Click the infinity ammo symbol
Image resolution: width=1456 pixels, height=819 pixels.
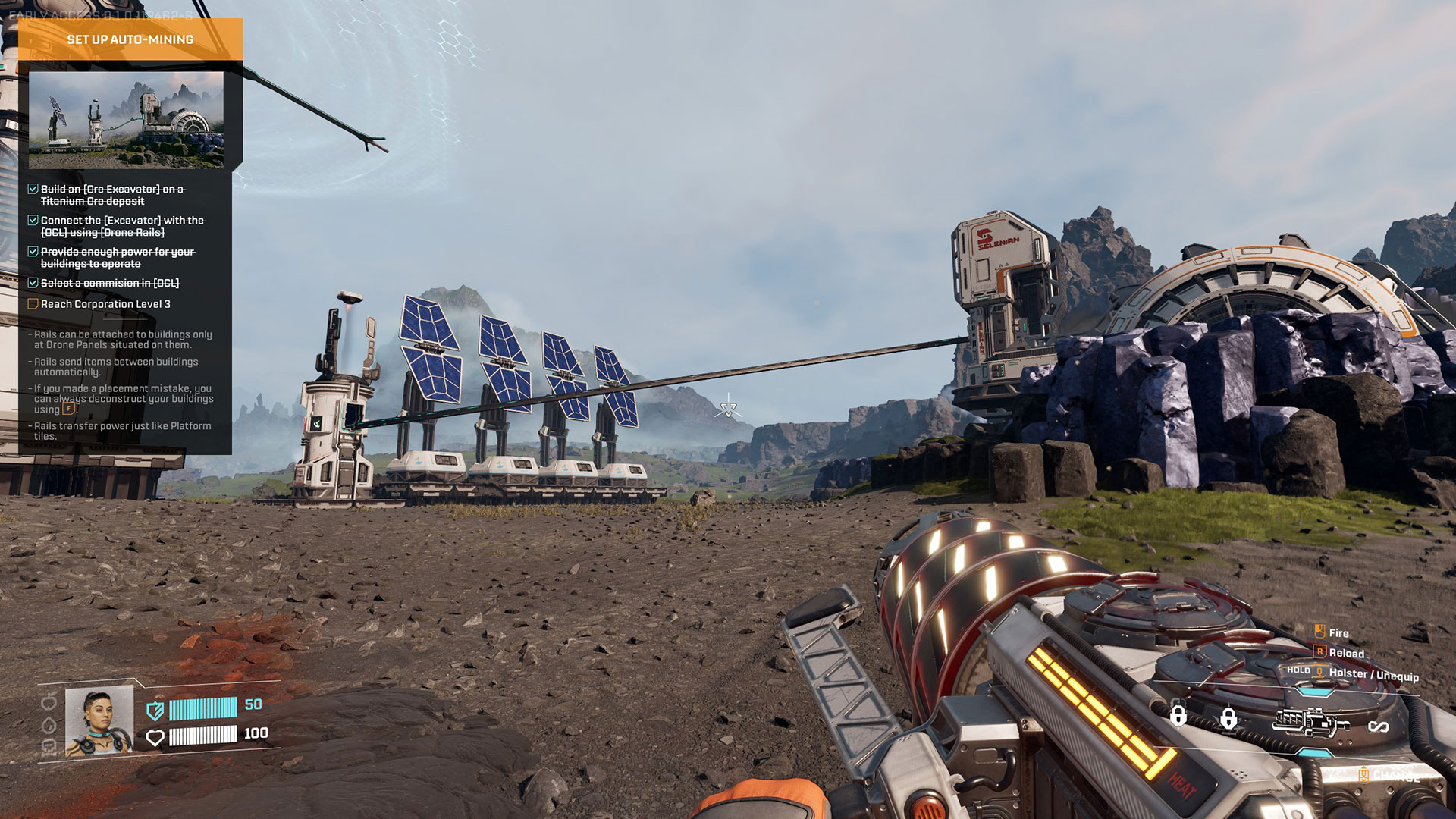point(1378,727)
